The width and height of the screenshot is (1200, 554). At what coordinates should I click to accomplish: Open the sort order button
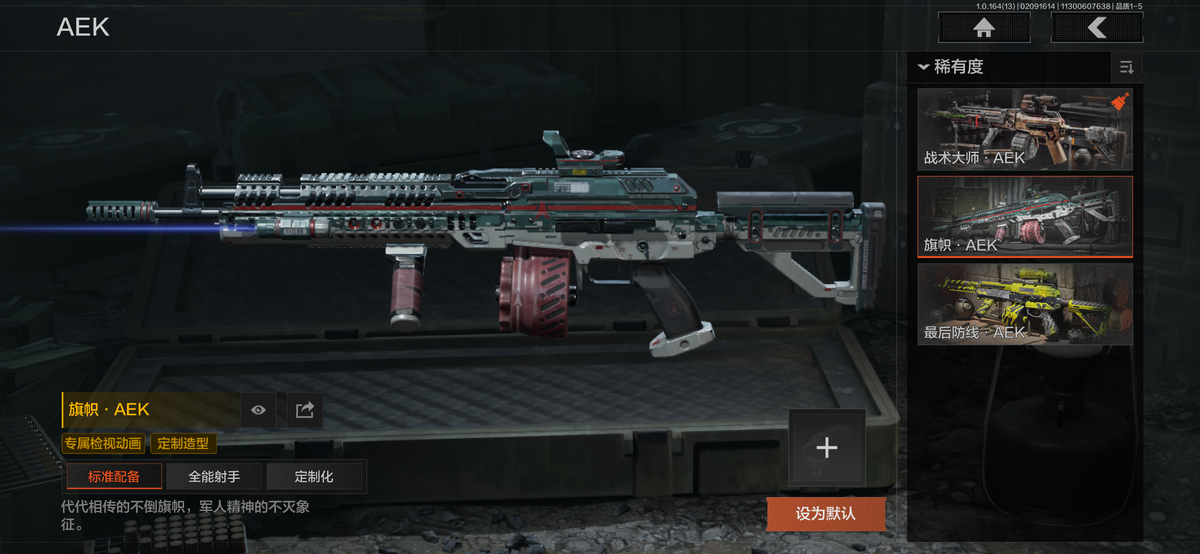tap(1126, 67)
